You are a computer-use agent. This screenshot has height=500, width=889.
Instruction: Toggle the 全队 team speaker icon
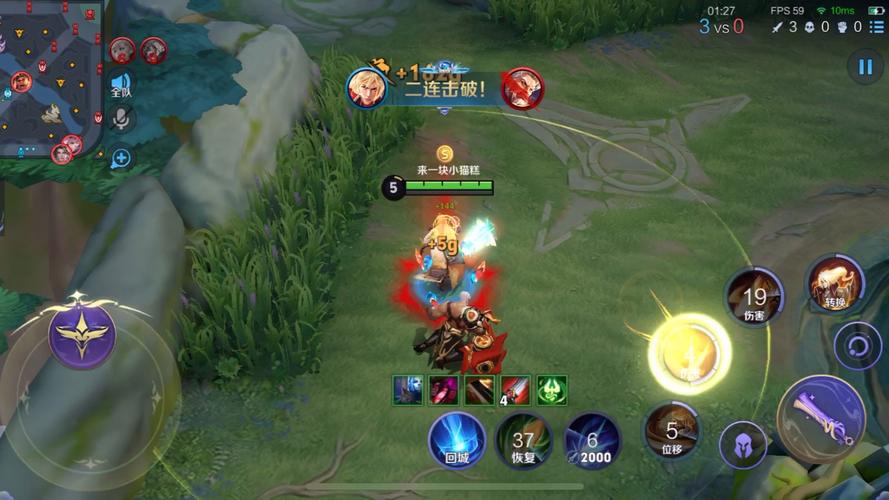coord(121,84)
